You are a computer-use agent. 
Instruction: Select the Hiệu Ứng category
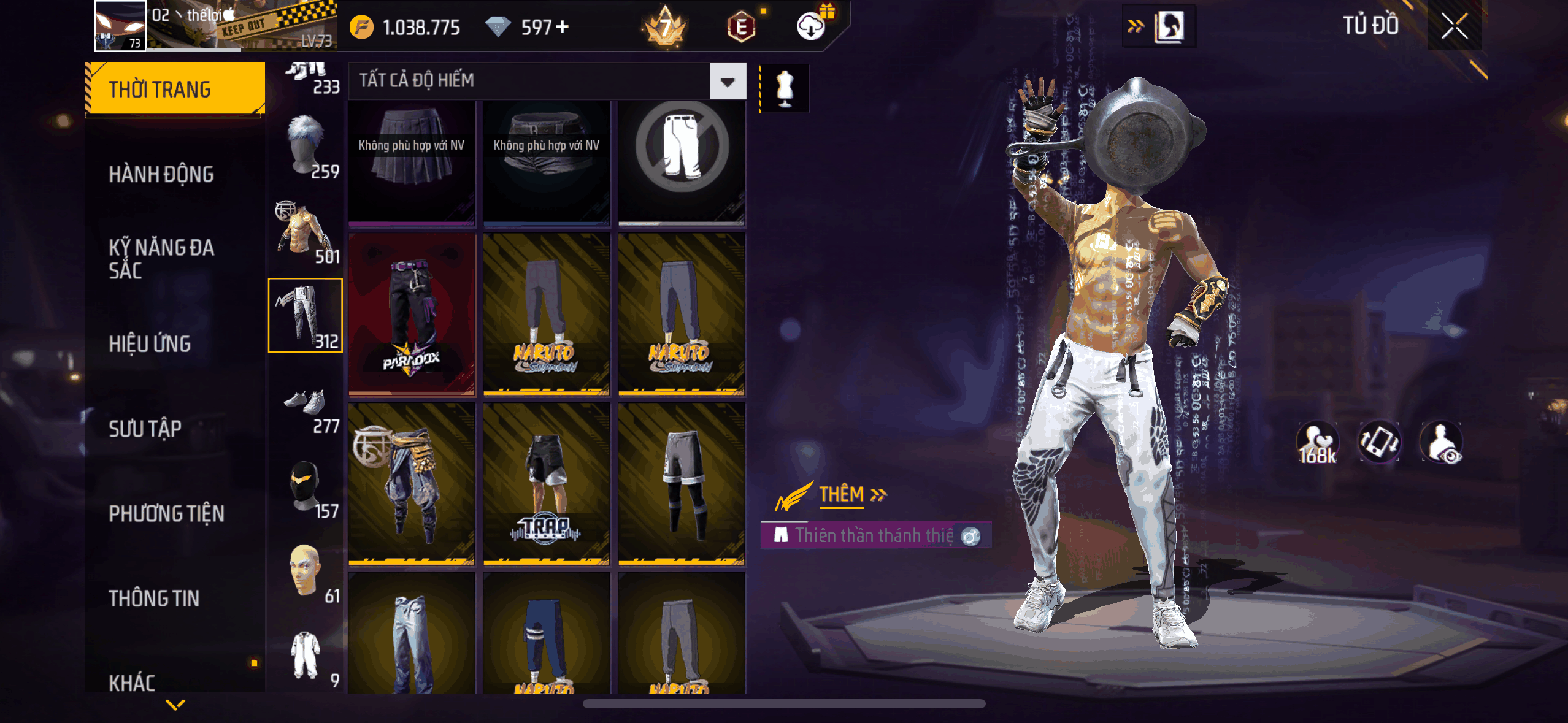pos(150,344)
